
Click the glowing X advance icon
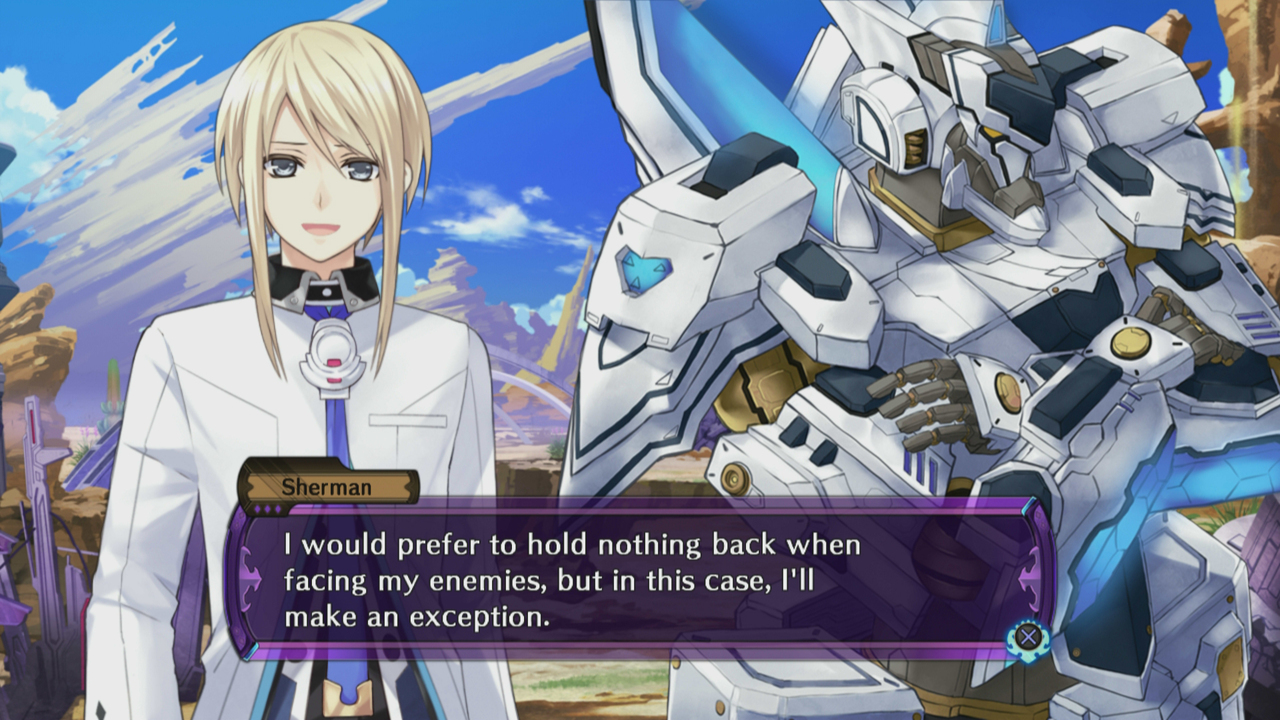pos(1029,637)
